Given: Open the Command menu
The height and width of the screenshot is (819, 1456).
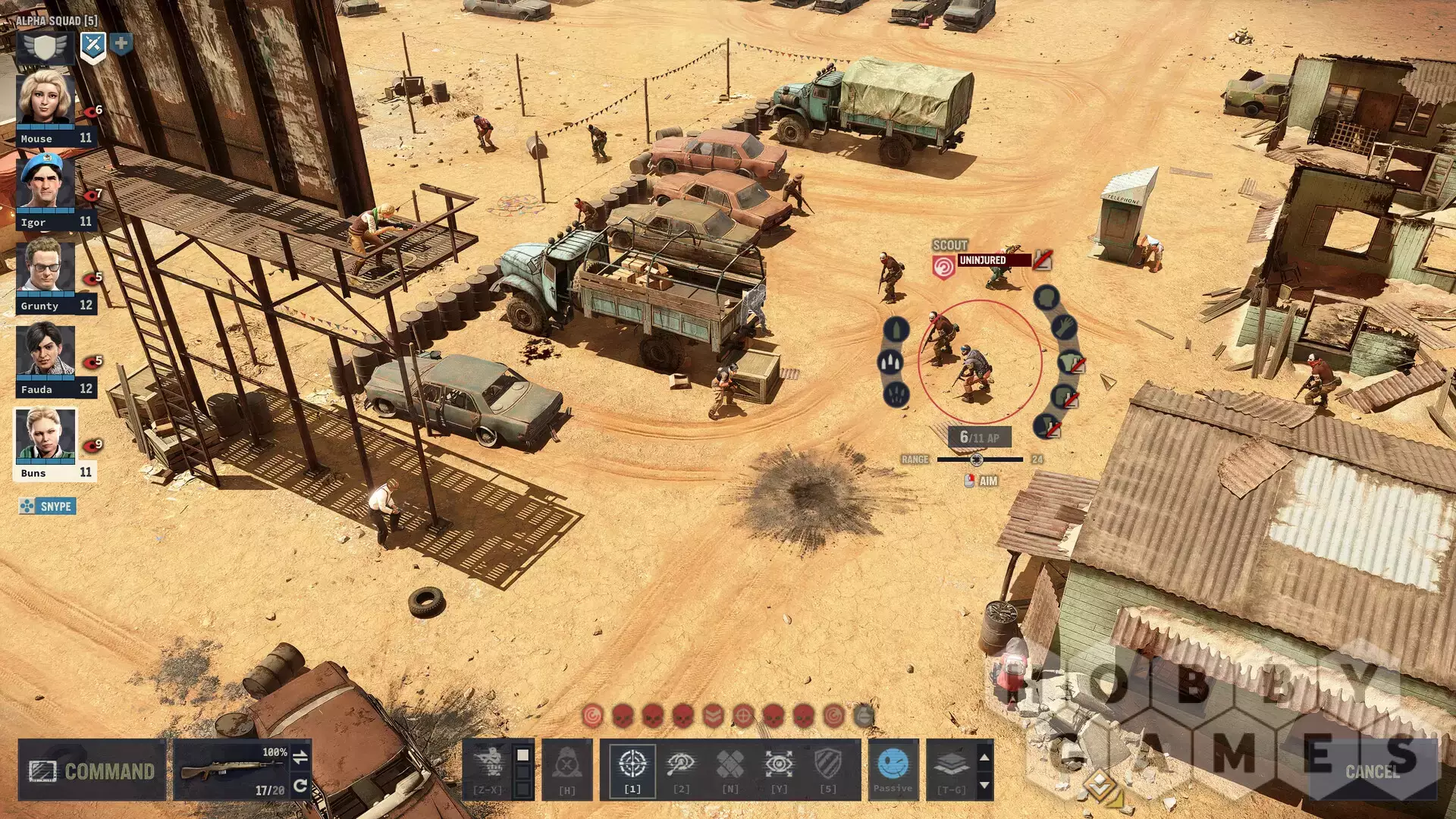Looking at the screenshot, I should (92, 770).
